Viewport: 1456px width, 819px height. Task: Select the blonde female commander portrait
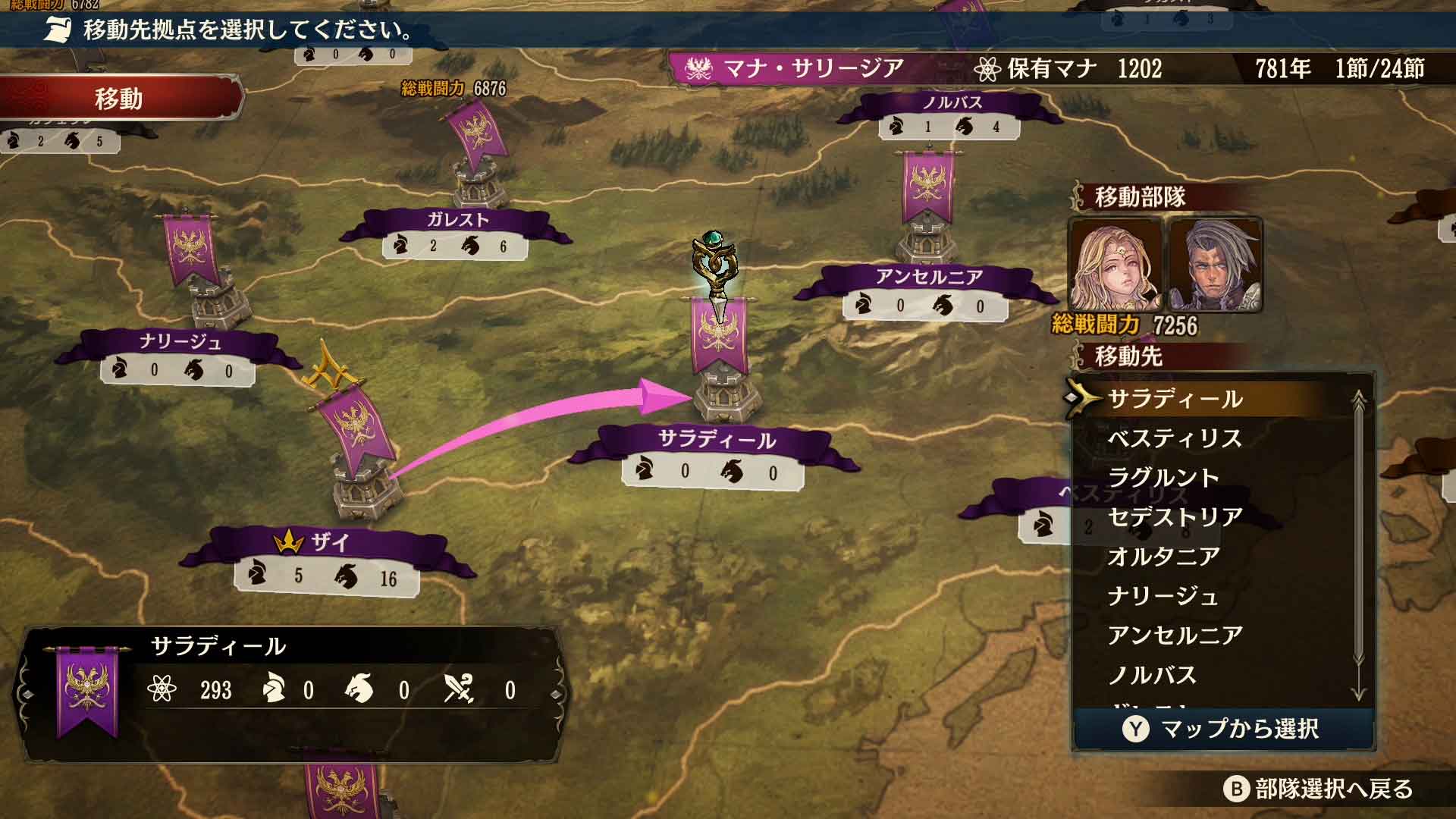point(1114,265)
